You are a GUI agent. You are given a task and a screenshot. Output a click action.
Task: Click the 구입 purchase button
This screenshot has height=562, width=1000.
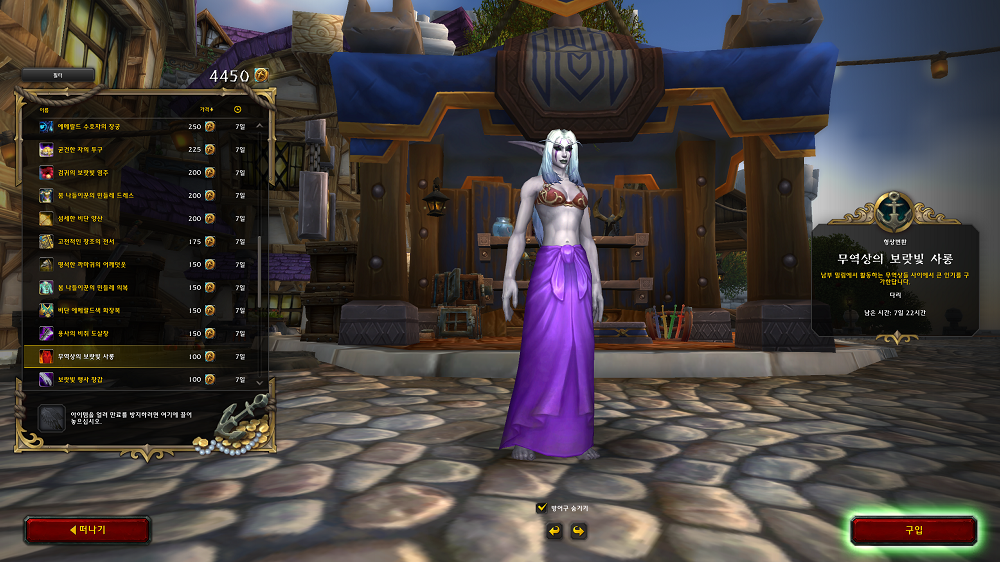coord(913,530)
